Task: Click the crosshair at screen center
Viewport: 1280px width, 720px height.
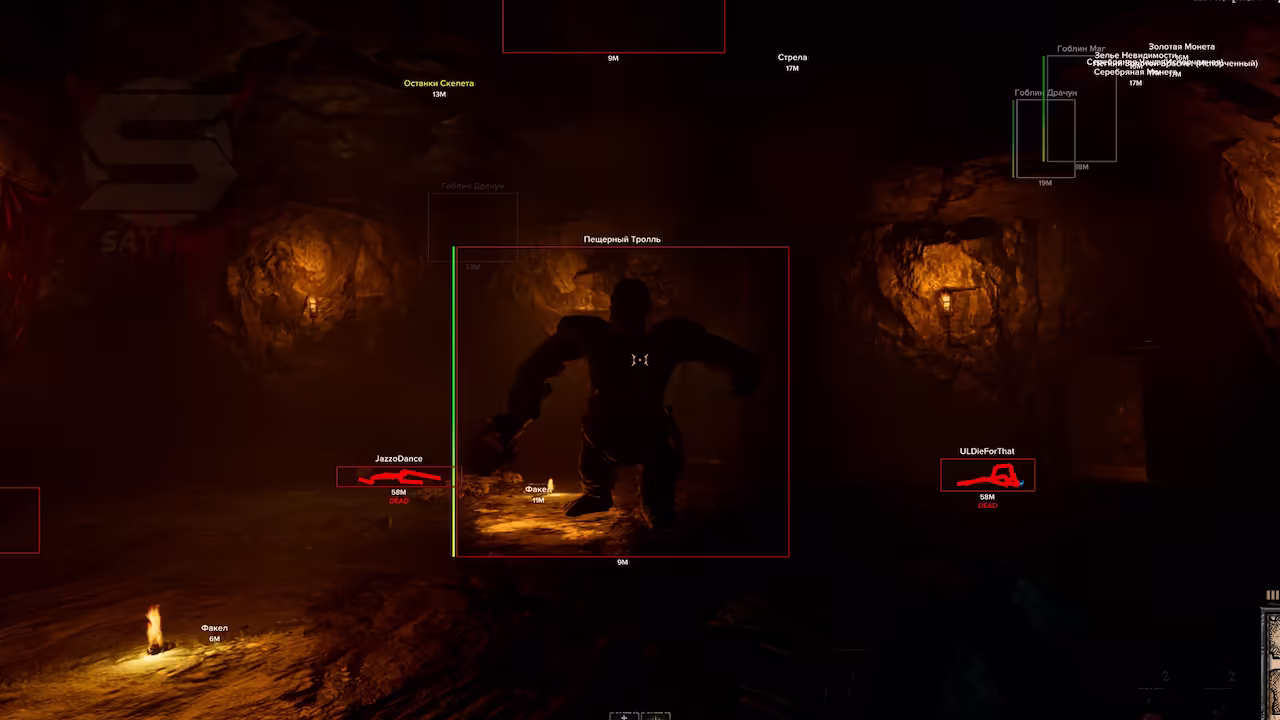Action: point(640,358)
